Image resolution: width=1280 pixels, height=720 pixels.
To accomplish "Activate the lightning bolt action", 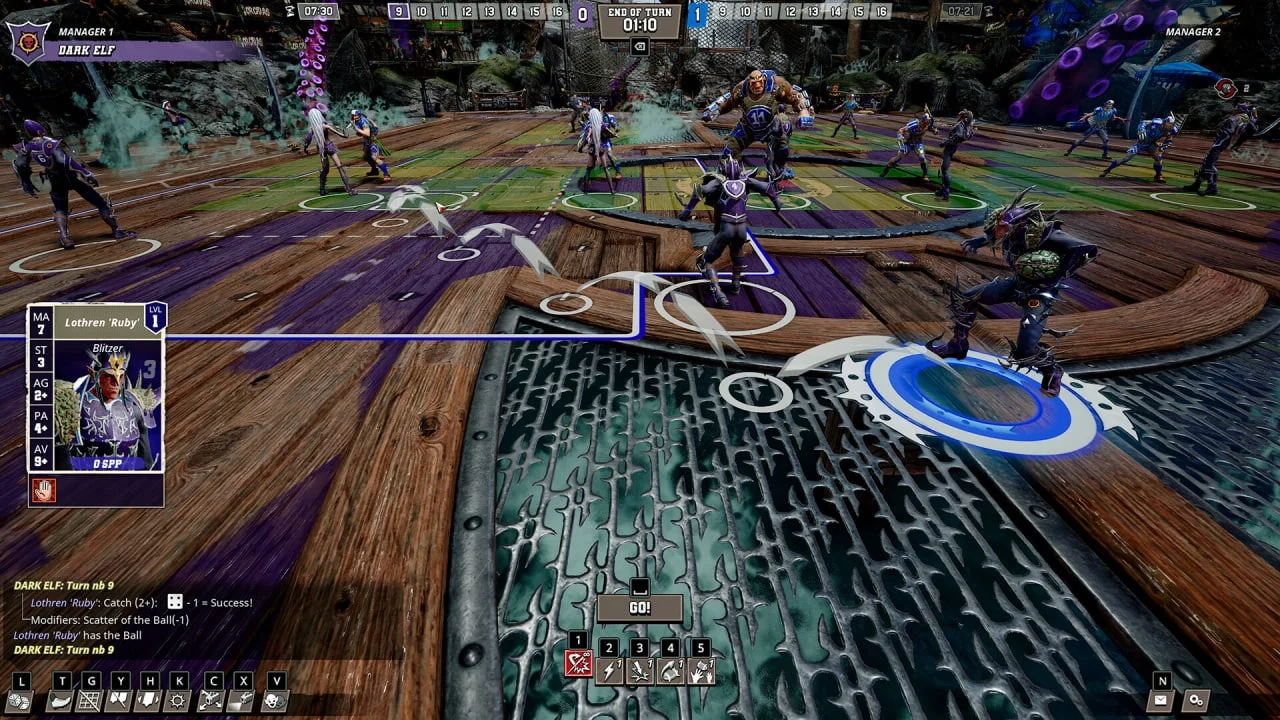I will pyautogui.click(x=609, y=671).
